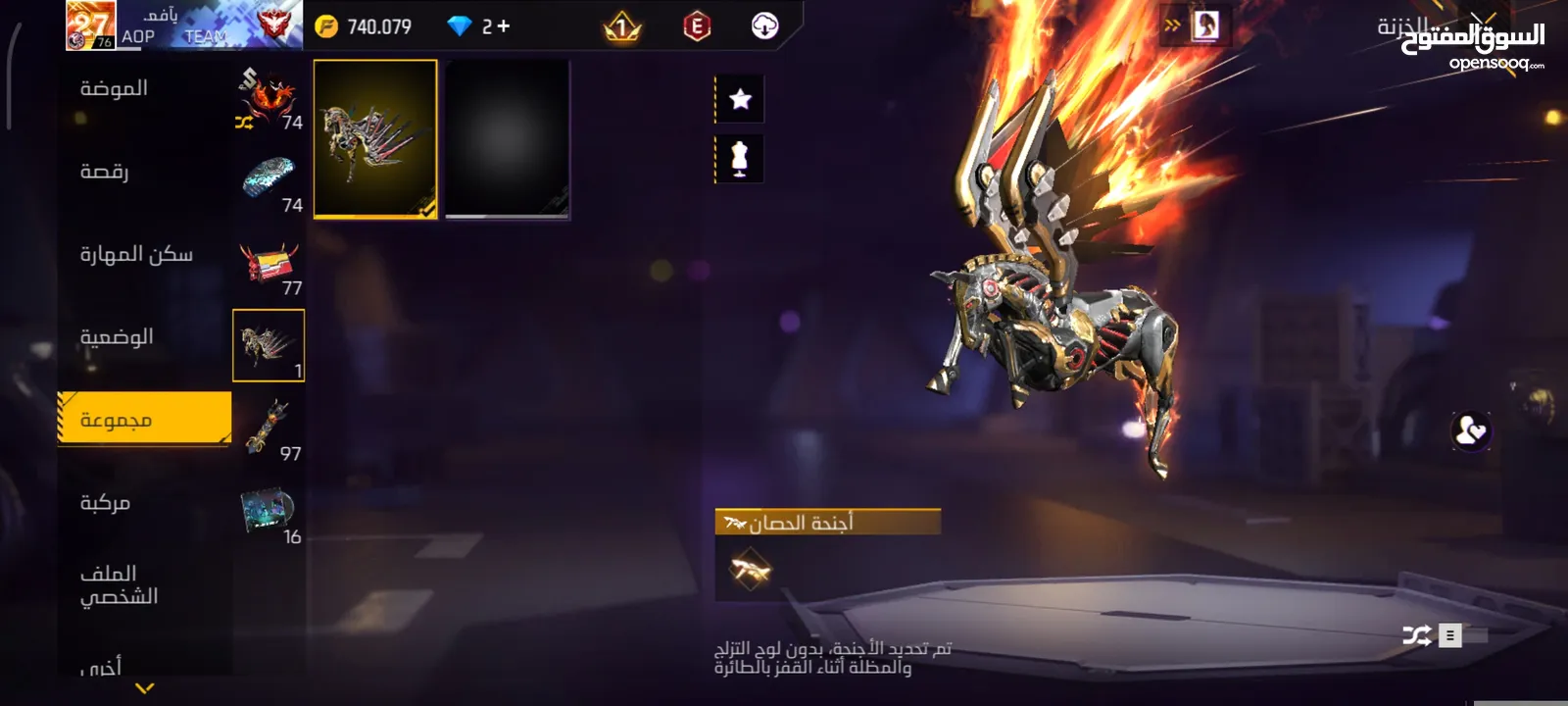The height and width of the screenshot is (706, 1568).
Task: Switch to the رقصة (Emote) category
Action: (105, 173)
